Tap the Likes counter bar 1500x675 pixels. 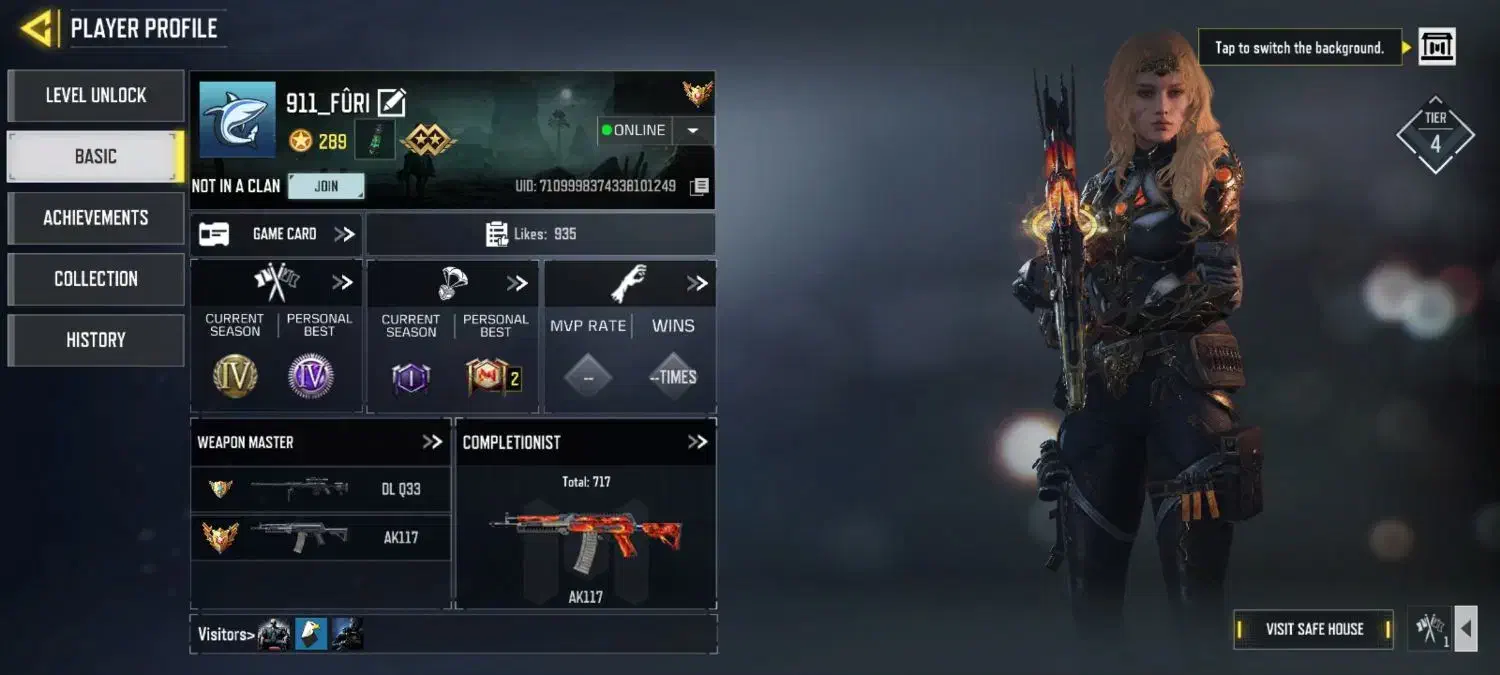point(540,234)
